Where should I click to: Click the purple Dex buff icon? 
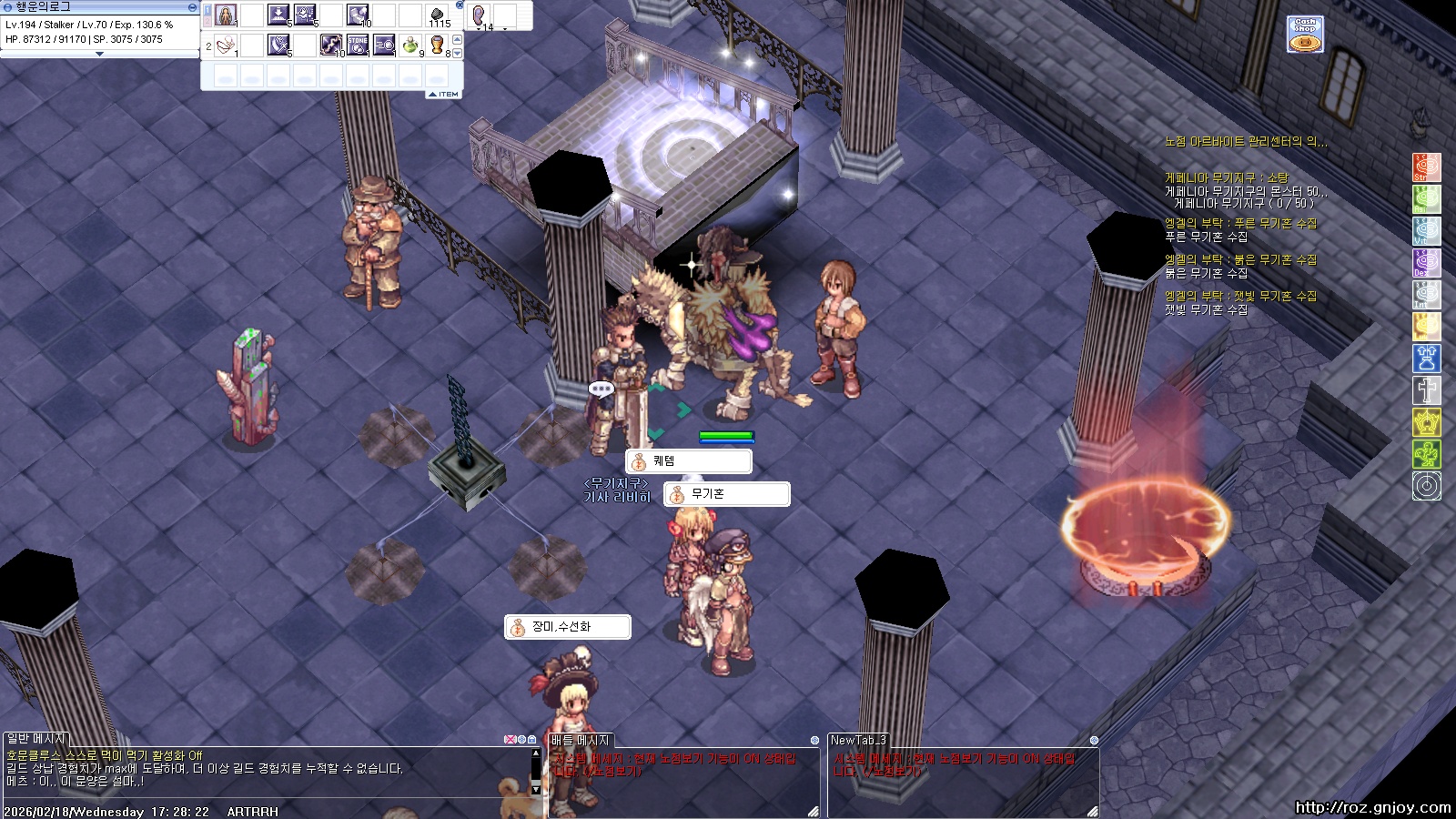1426,262
